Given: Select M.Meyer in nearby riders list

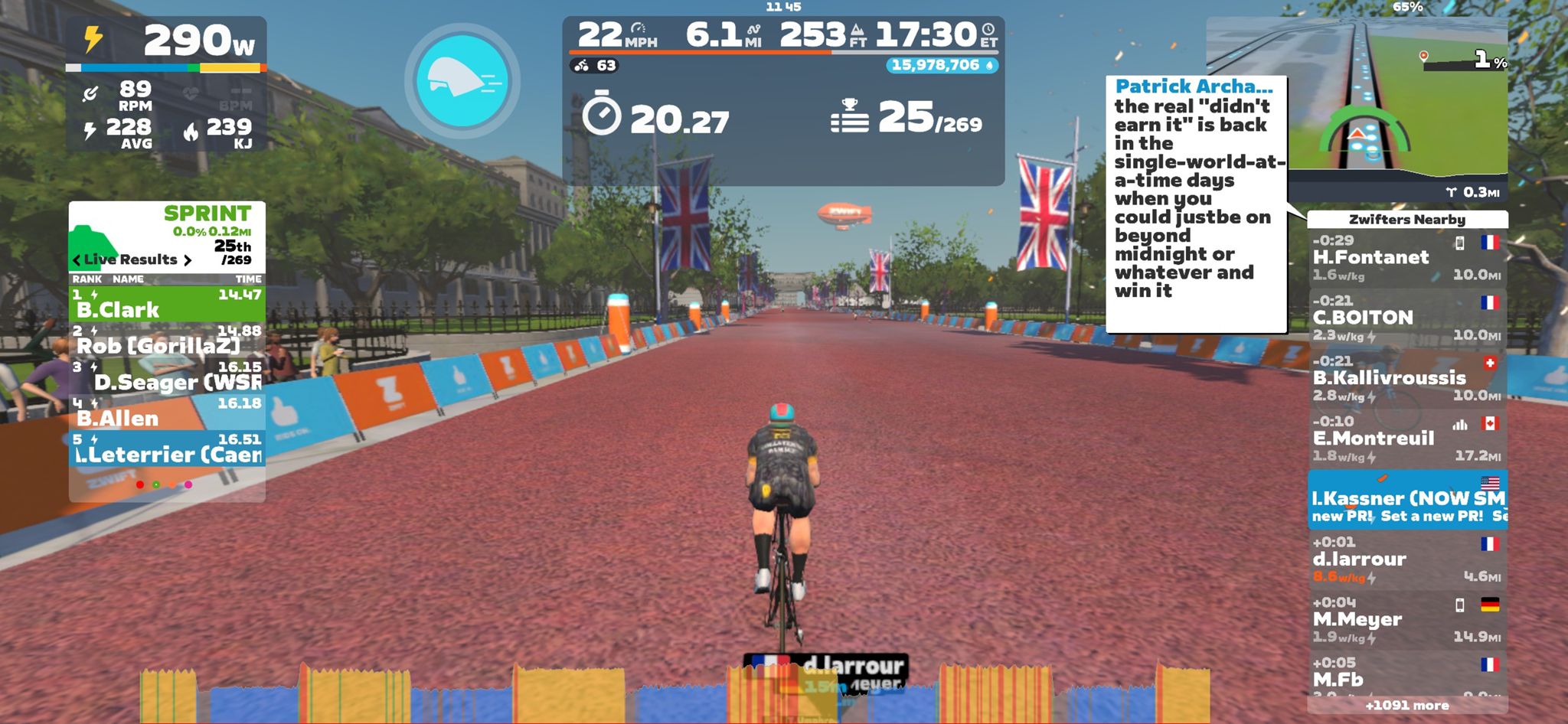Looking at the screenshot, I should pos(1406,620).
